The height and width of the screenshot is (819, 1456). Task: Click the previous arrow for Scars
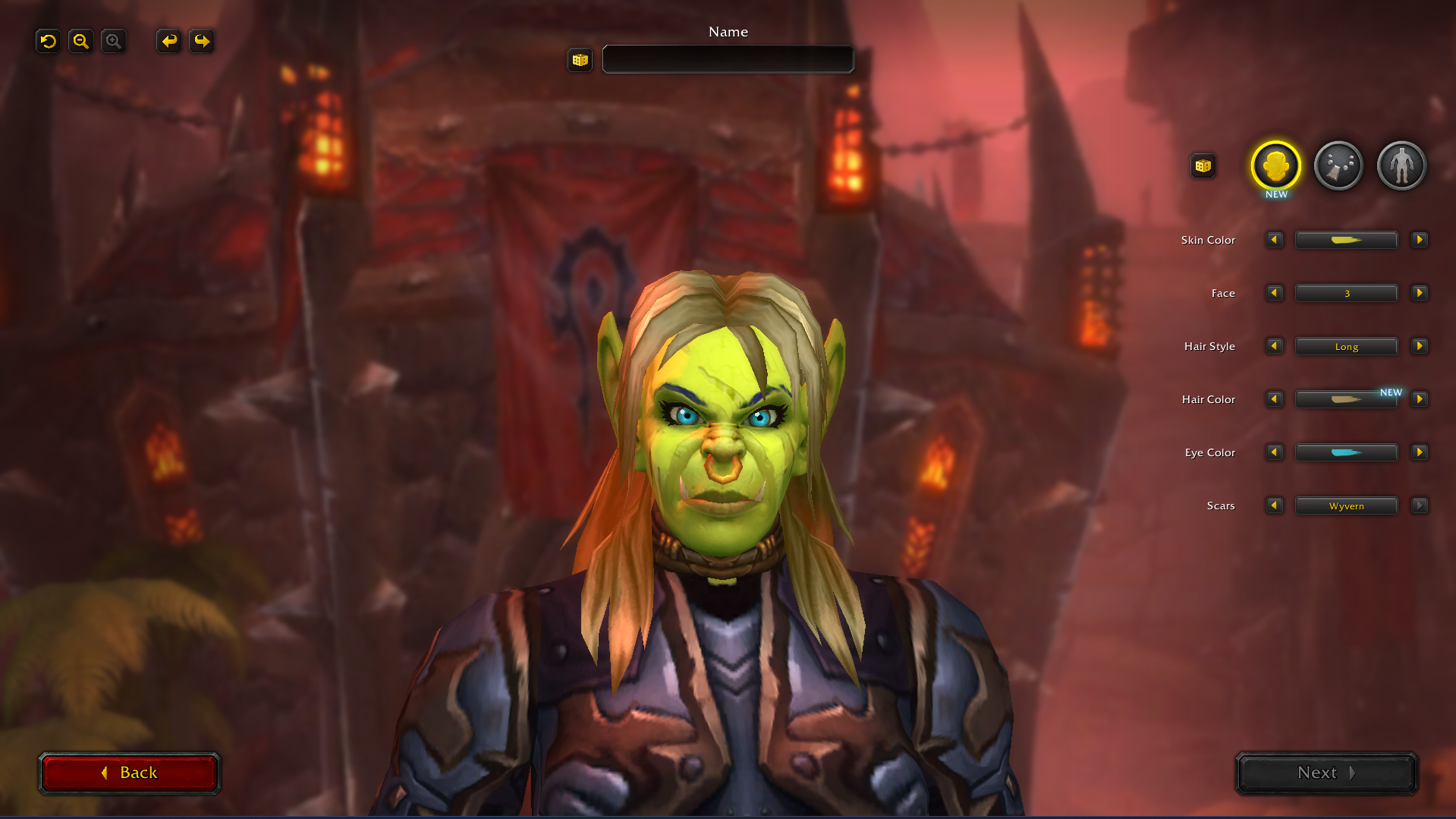coord(1274,506)
